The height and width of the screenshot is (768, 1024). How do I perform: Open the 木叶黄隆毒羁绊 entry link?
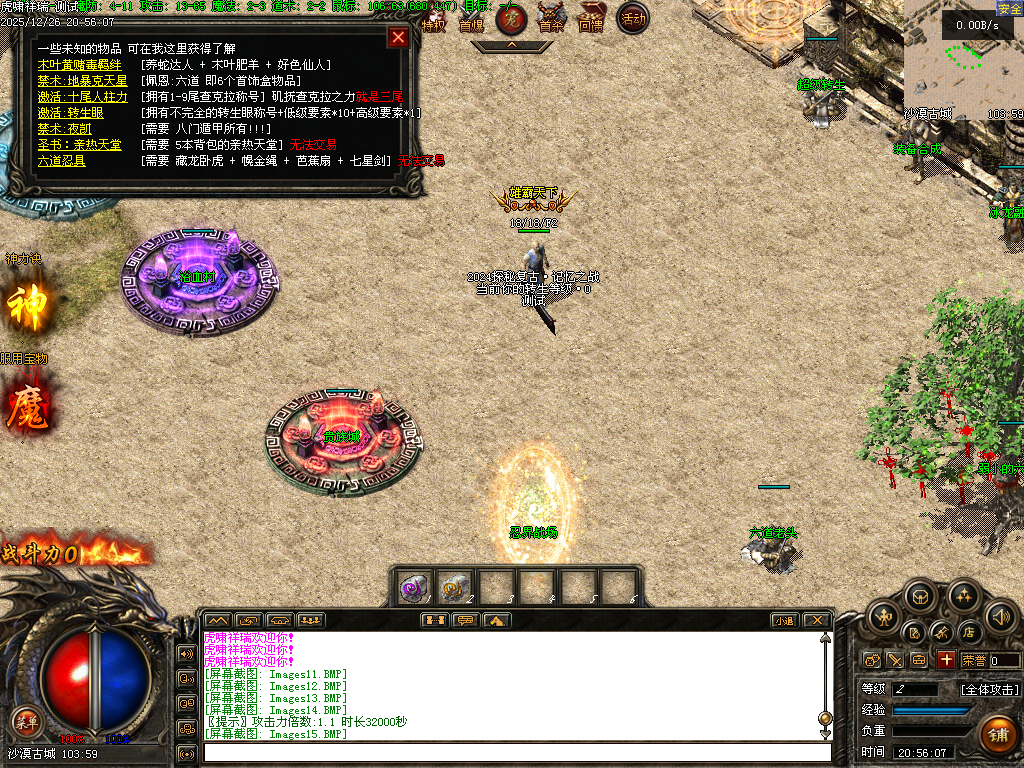pyautogui.click(x=79, y=65)
